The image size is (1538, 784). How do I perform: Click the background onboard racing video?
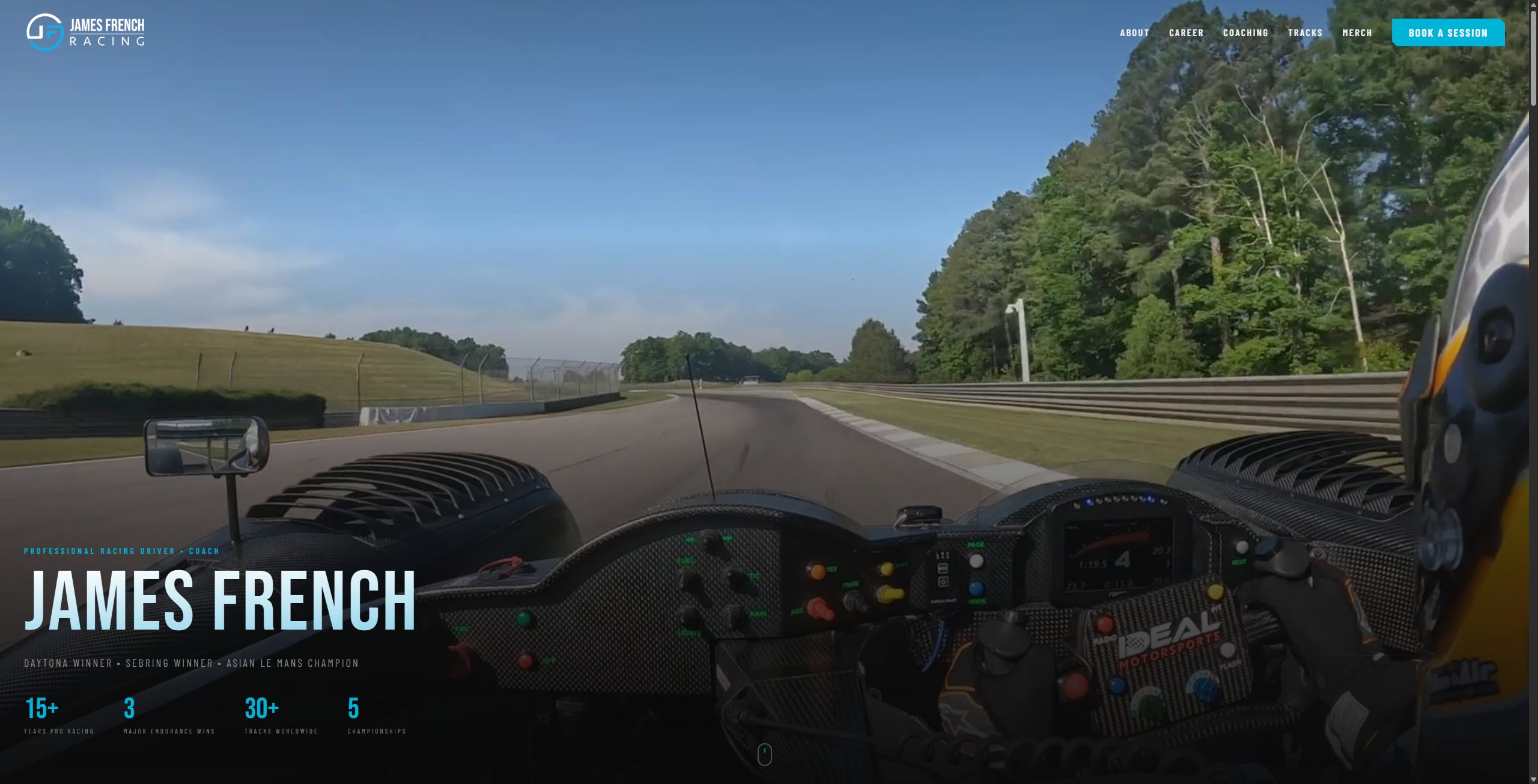(769, 270)
